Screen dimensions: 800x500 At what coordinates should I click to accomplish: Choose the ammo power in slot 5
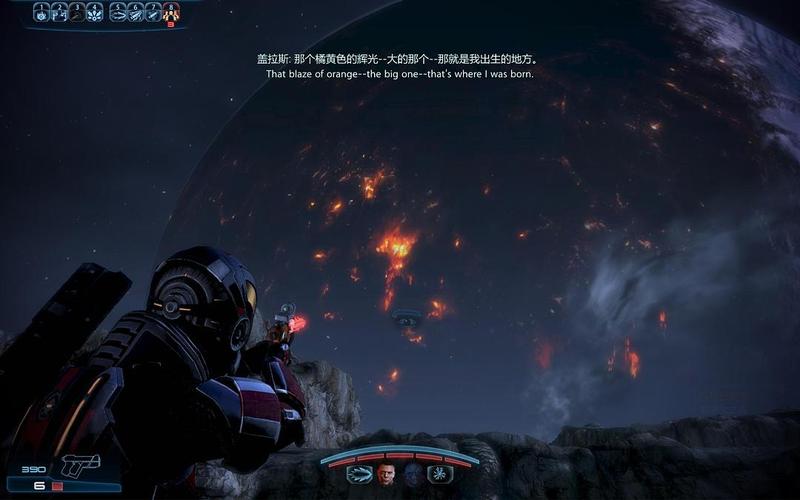(x=118, y=12)
